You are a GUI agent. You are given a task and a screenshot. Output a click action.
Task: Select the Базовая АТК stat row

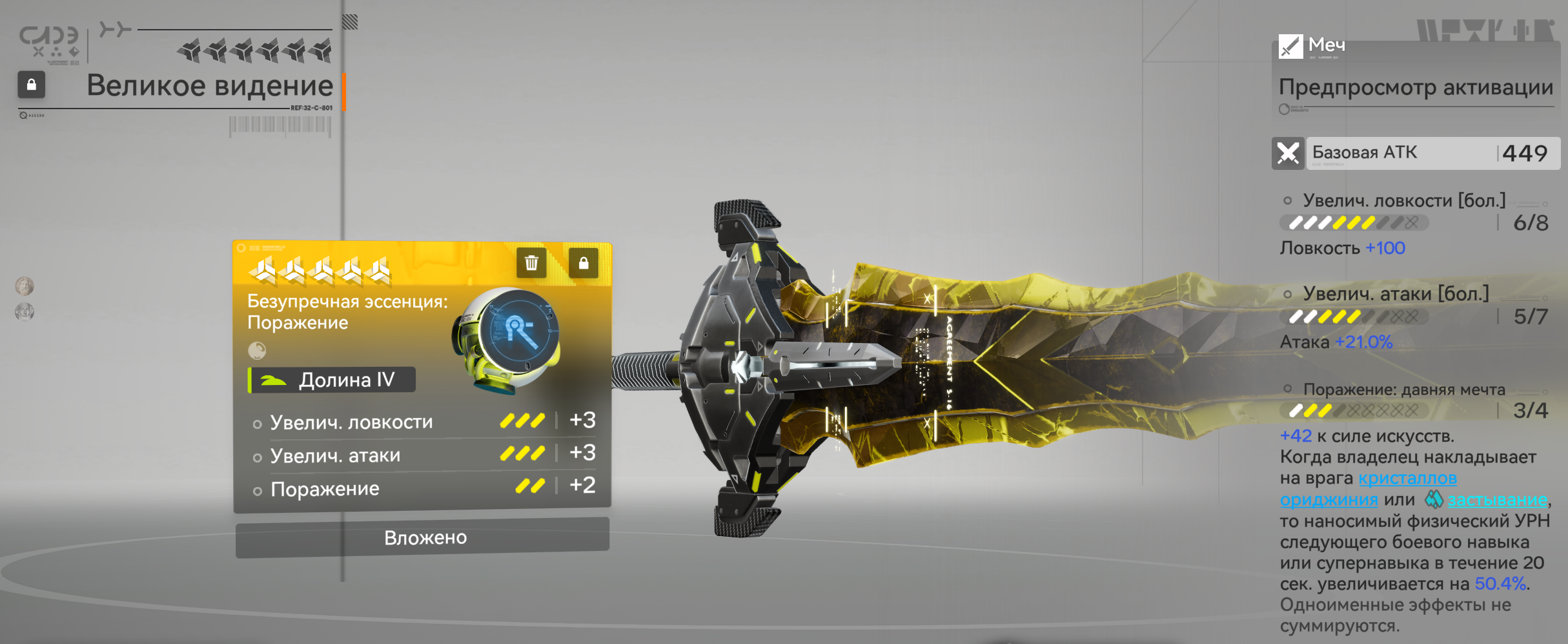(1416, 153)
